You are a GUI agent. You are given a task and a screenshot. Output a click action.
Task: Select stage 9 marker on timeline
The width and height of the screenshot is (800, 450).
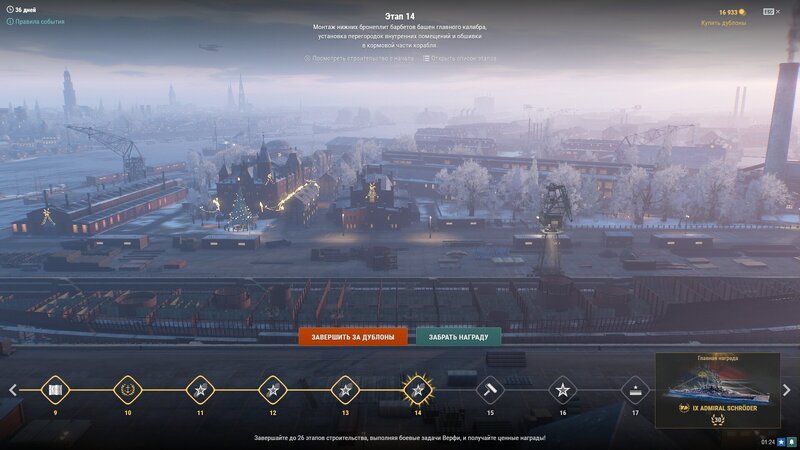[55, 389]
